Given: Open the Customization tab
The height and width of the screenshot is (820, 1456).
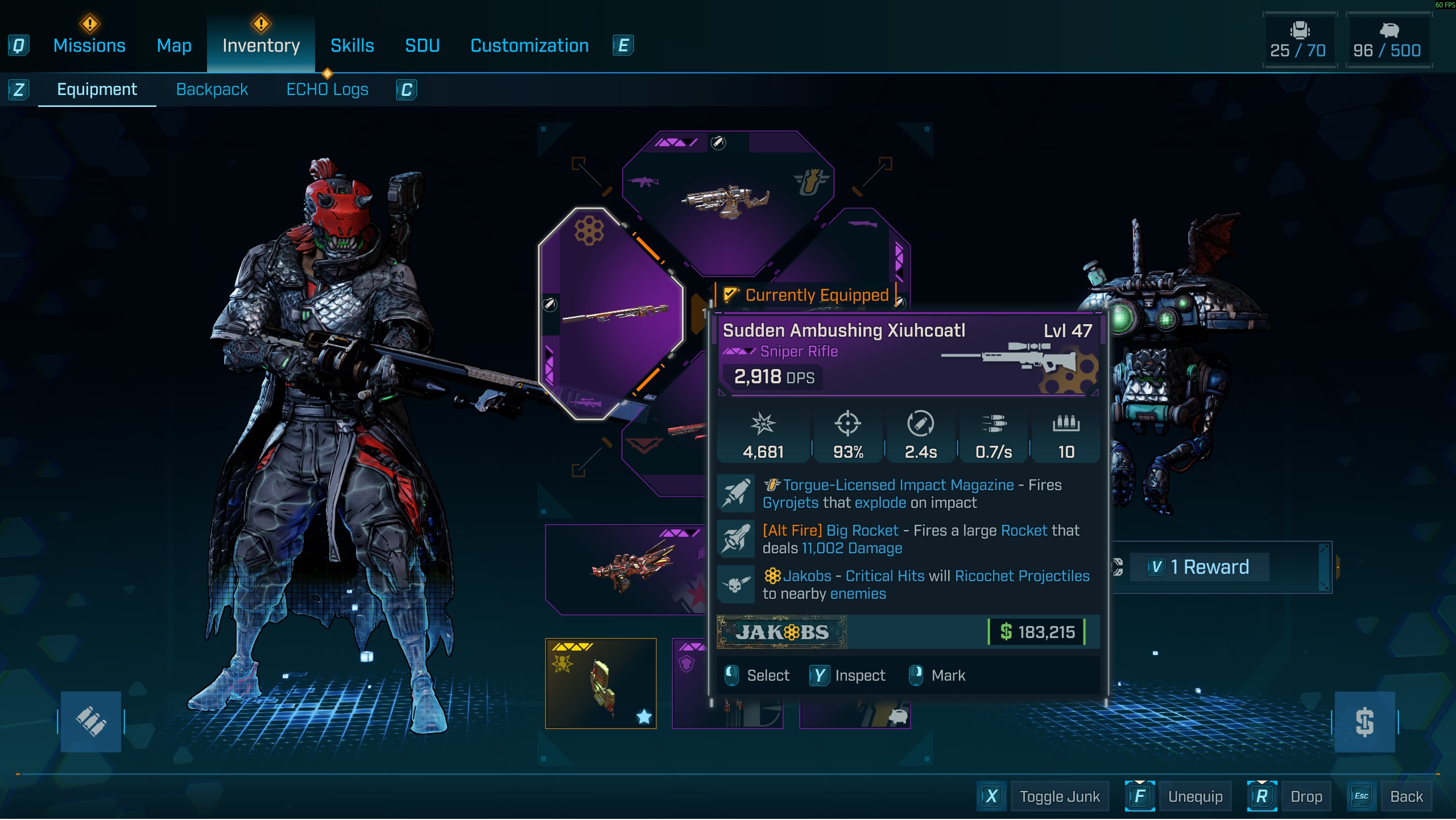Looking at the screenshot, I should click(530, 45).
